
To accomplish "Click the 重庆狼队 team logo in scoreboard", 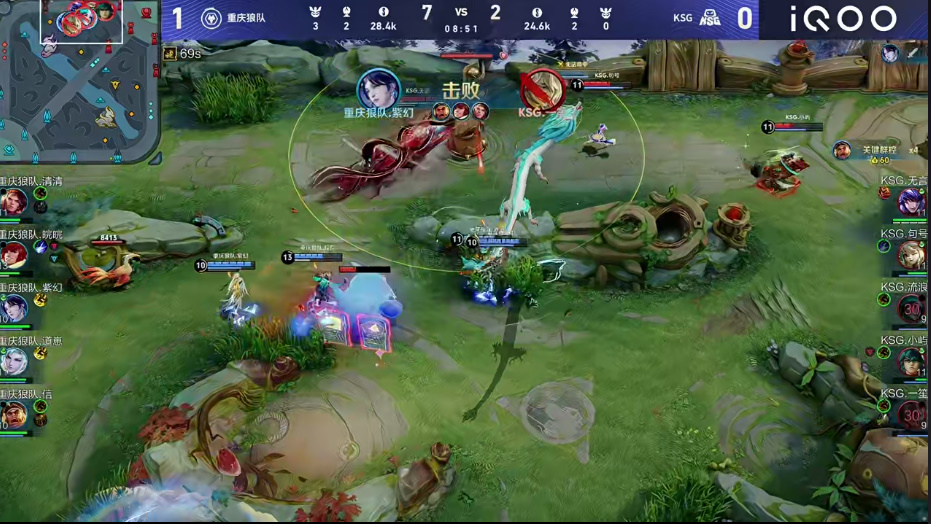I will (x=211, y=18).
